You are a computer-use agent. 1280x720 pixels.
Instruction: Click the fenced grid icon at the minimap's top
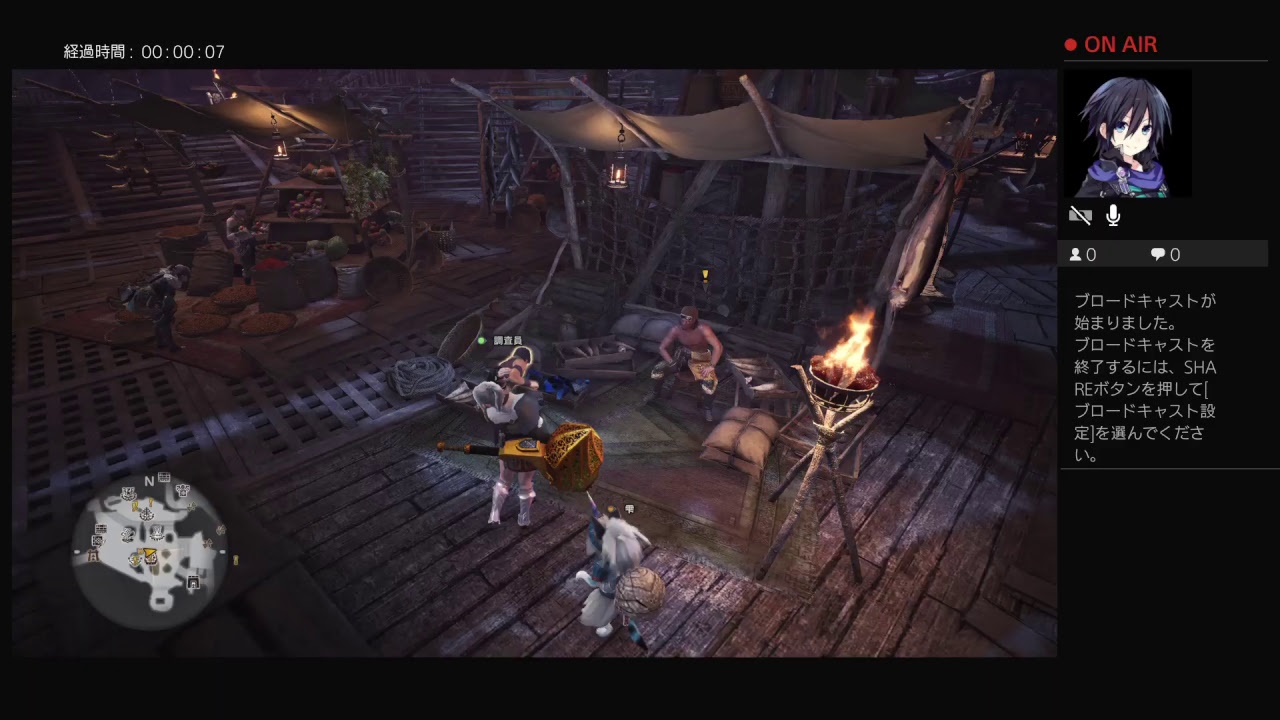[163, 476]
